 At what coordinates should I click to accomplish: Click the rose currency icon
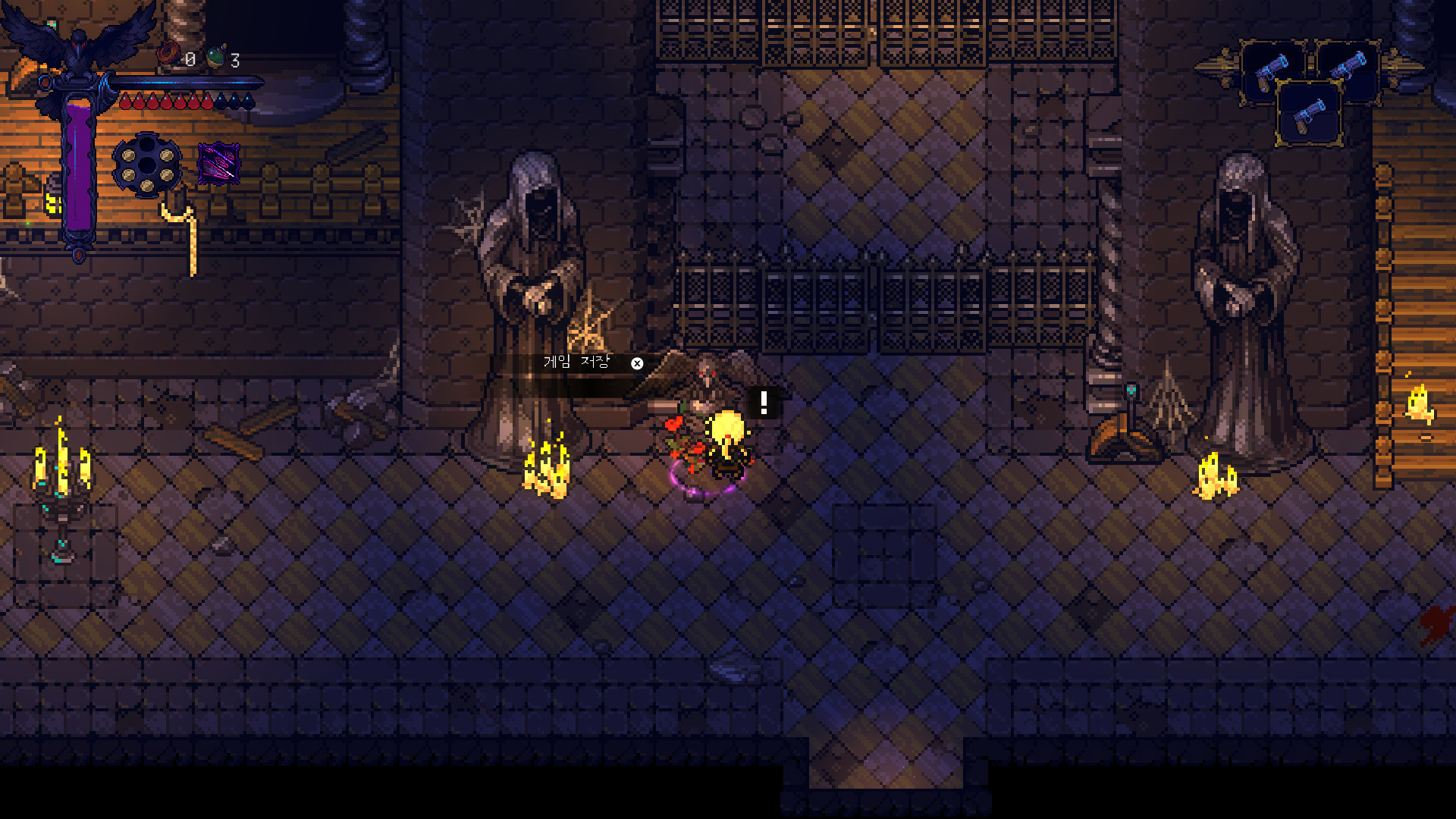click(x=169, y=55)
